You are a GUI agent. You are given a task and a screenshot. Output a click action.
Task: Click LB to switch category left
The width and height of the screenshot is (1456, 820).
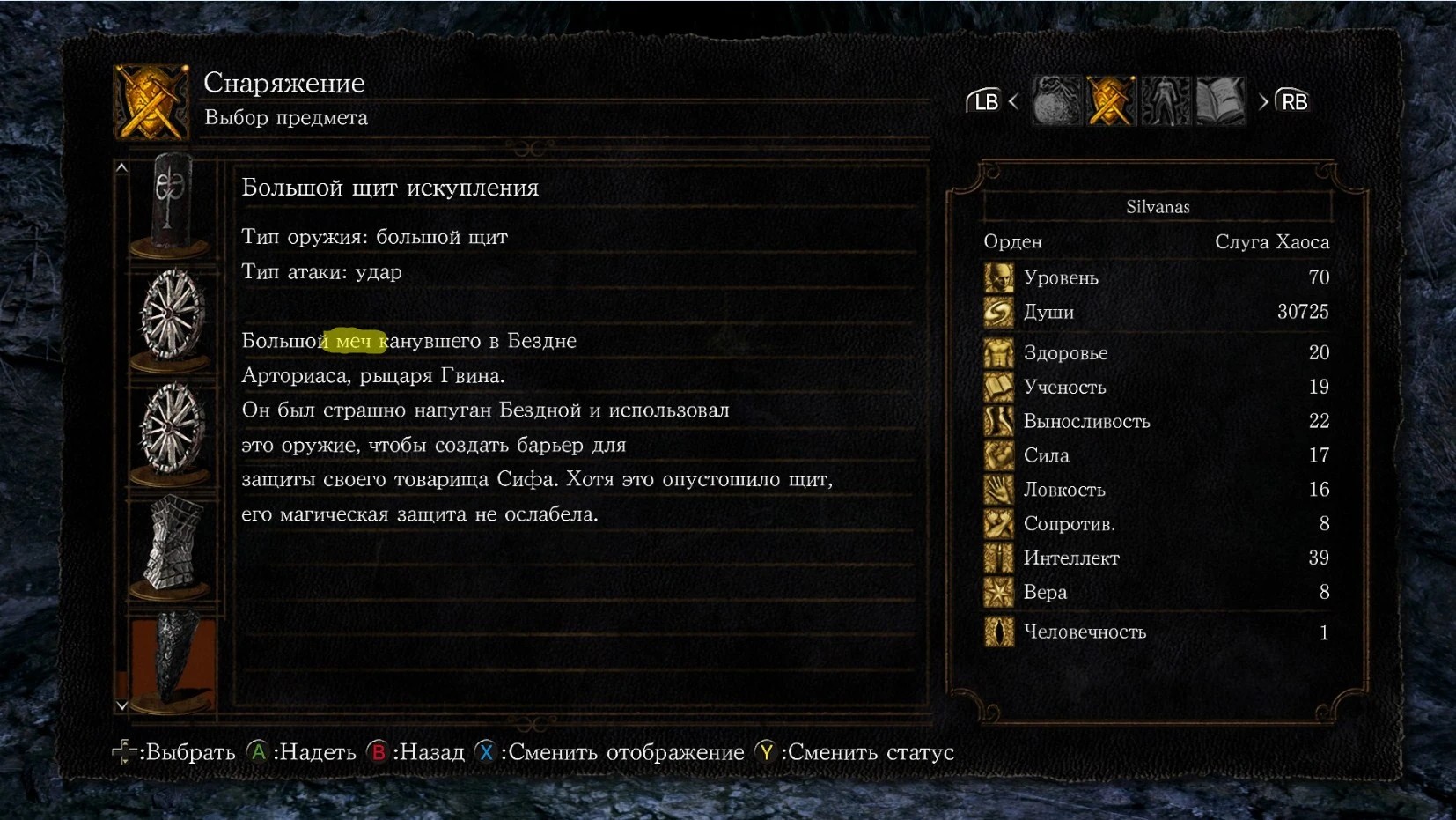(x=985, y=100)
